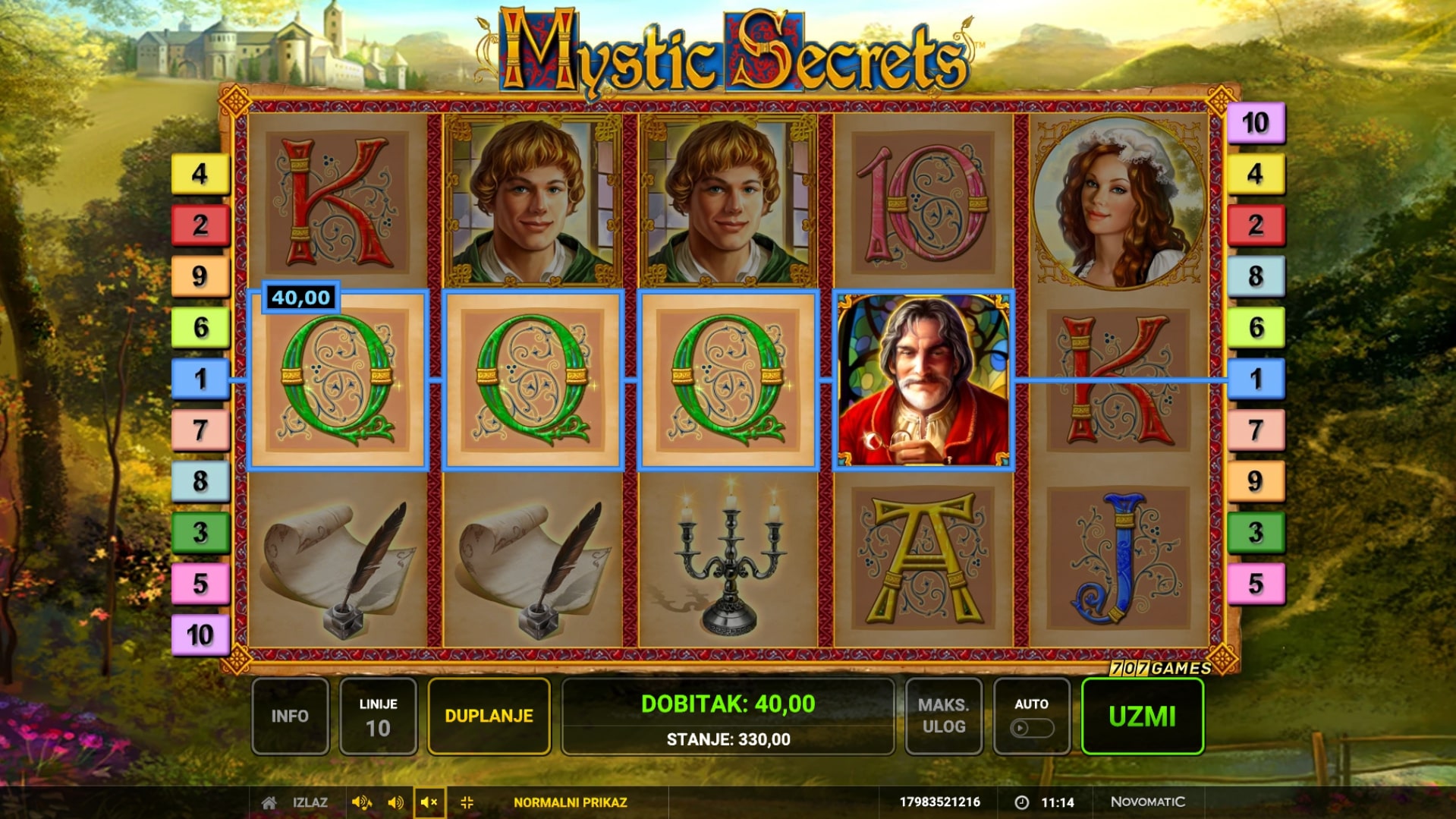Gamble the win with DUPLANJE
This screenshot has width=1456, height=819.
489,716
